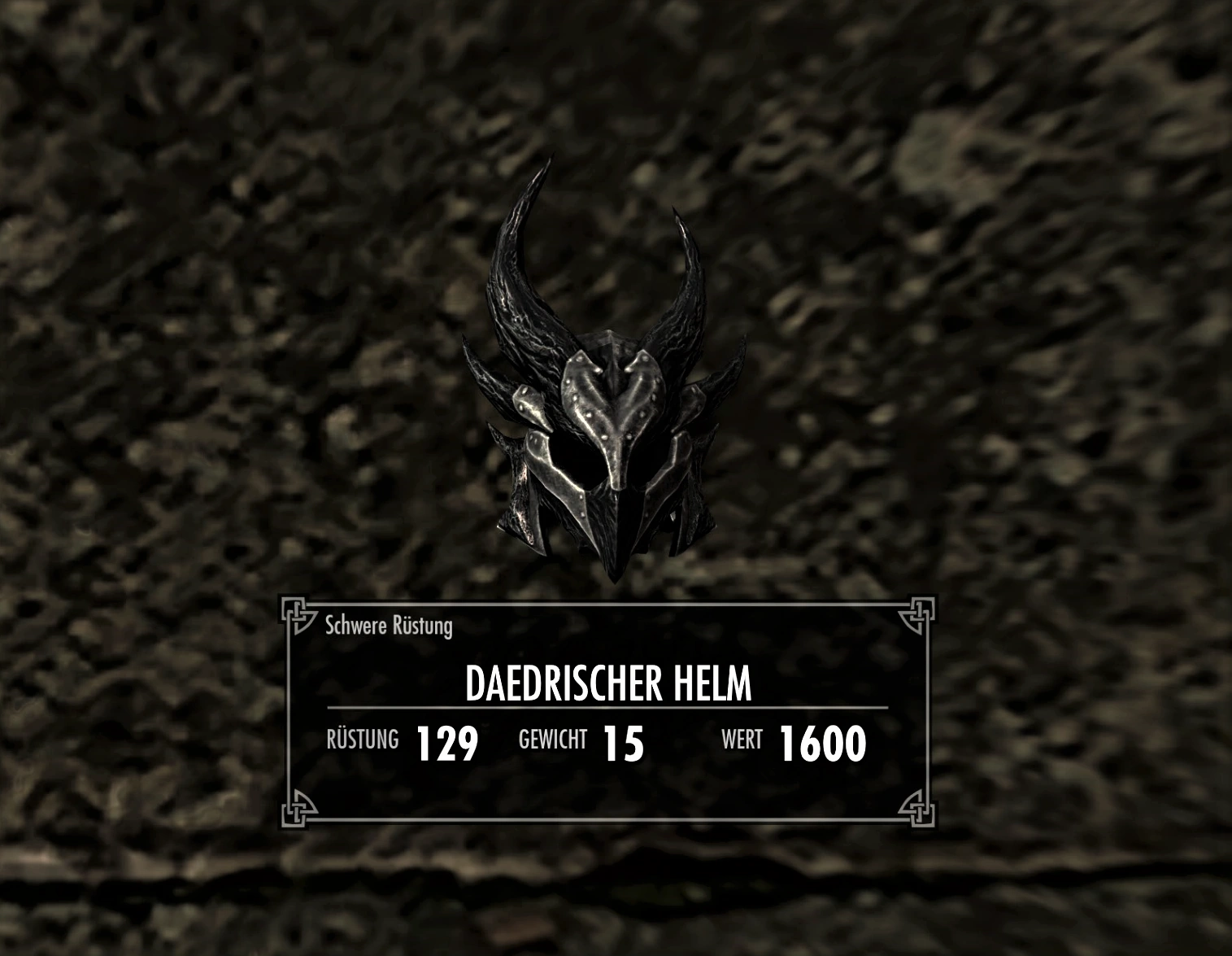The height and width of the screenshot is (956, 1232).
Task: Click the gold value 1600
Action: coord(822,742)
